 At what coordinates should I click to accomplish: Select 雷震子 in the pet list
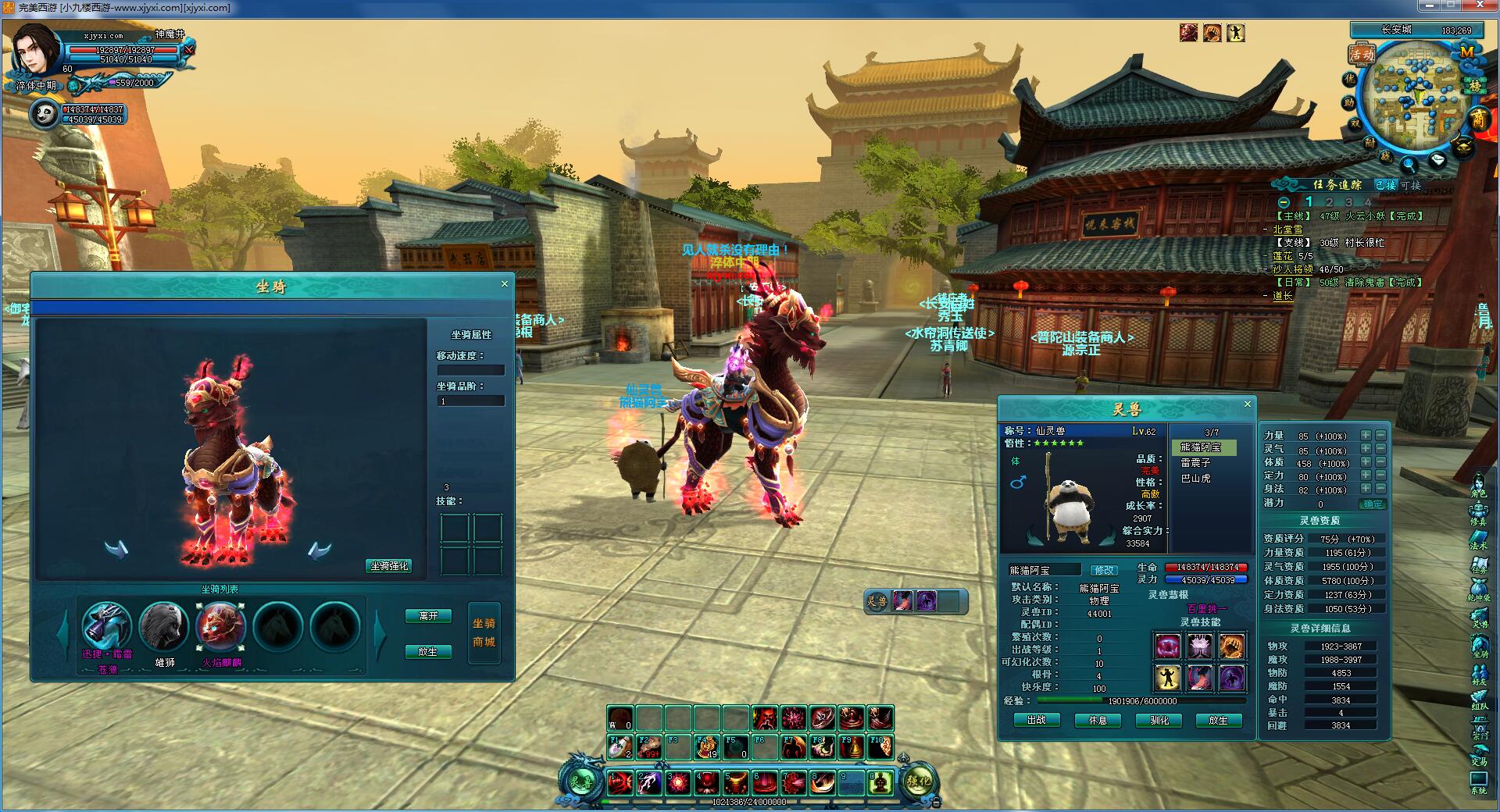[x=1195, y=463]
